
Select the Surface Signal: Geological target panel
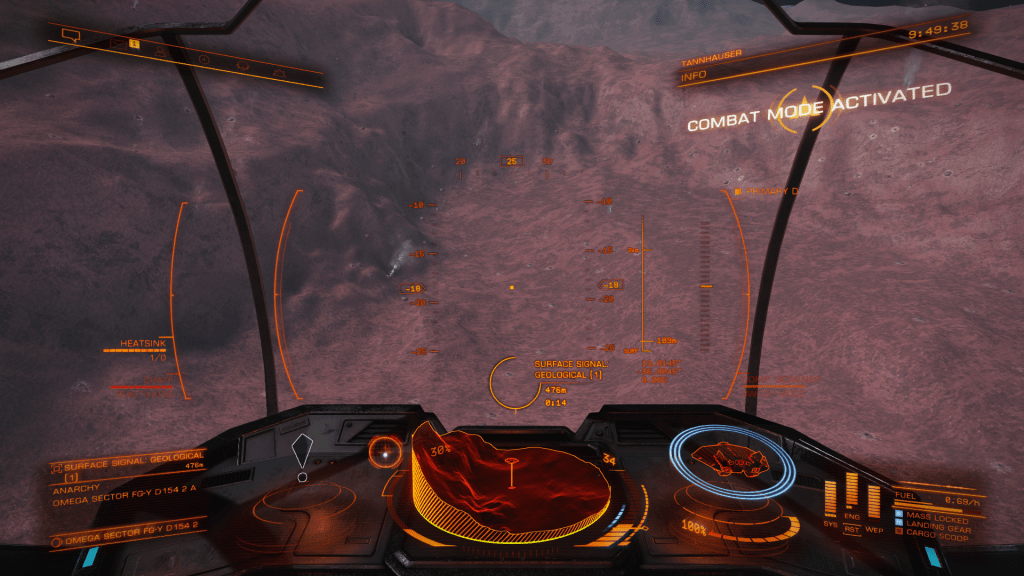(127, 468)
